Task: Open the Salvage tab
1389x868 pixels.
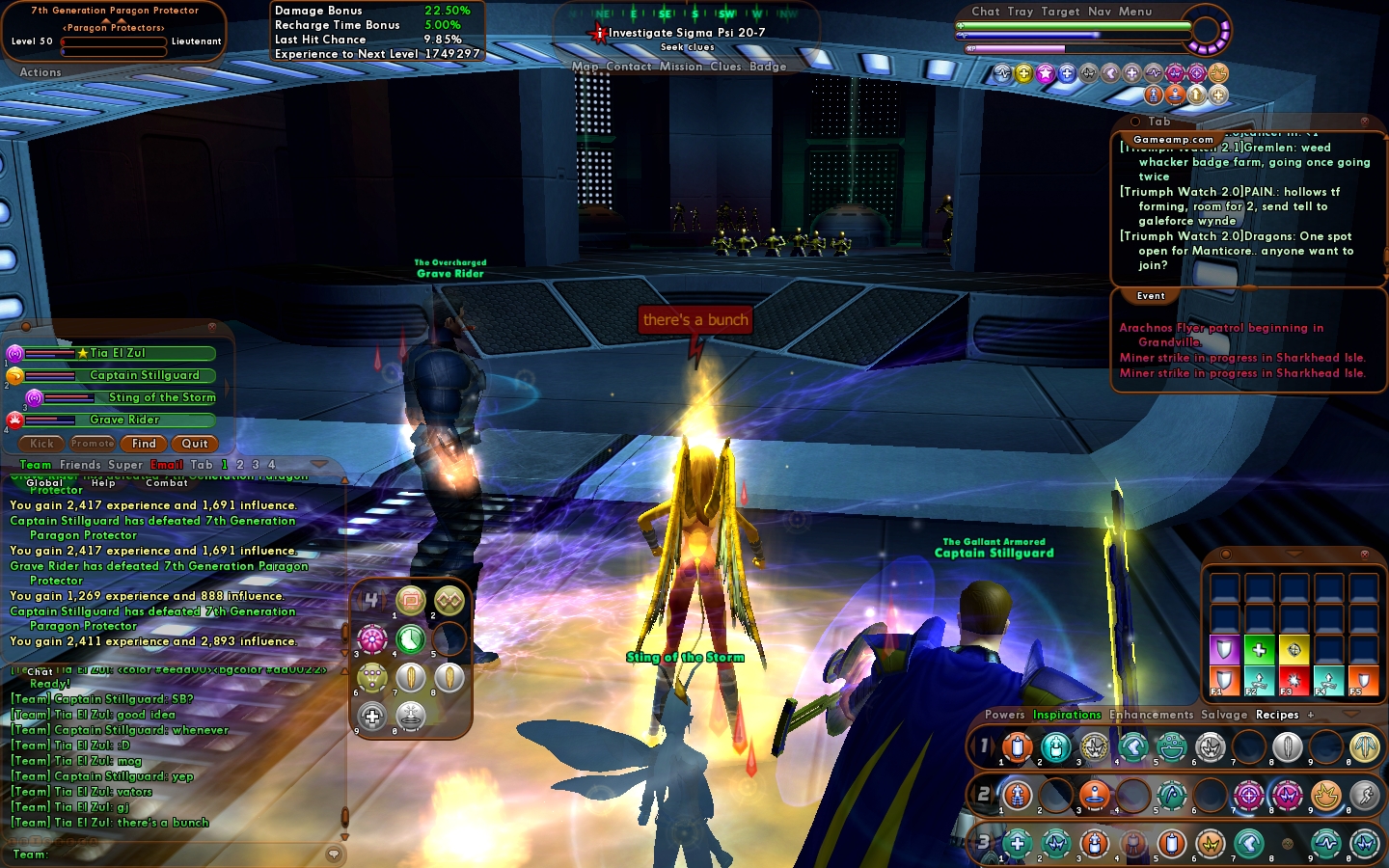Action: pos(1224,715)
